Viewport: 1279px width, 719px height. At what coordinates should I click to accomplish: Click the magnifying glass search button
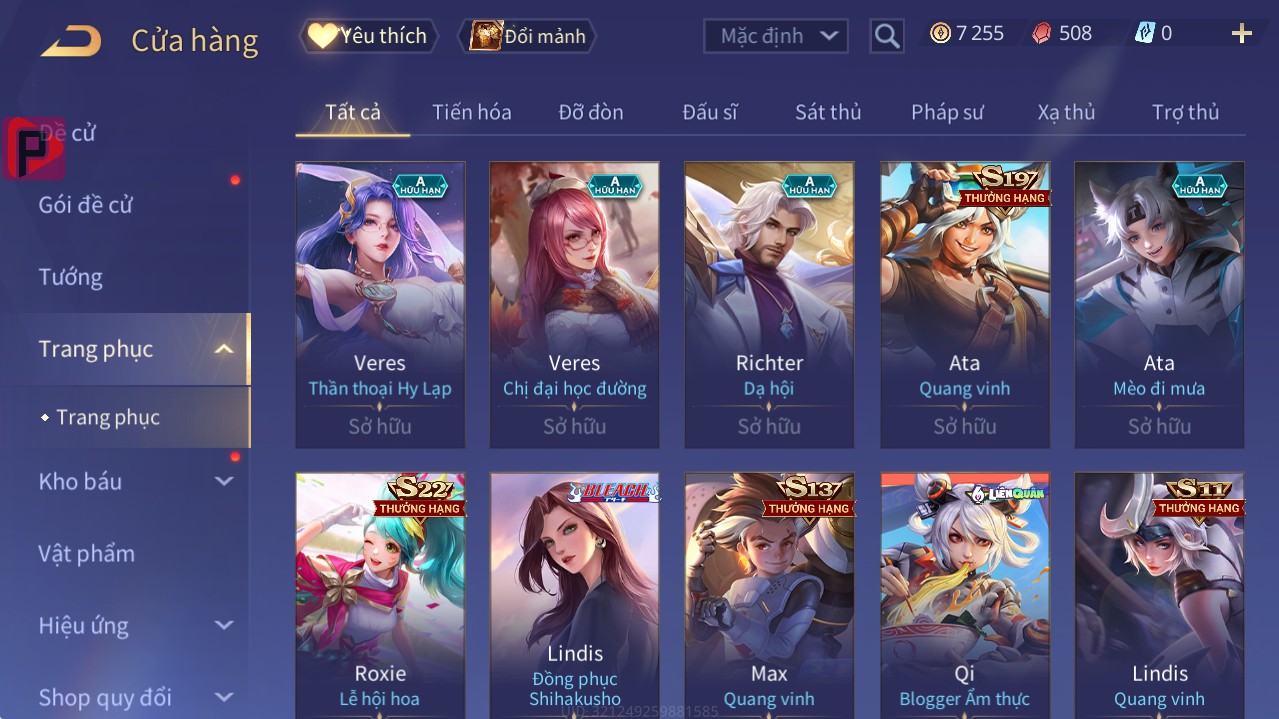coord(886,36)
